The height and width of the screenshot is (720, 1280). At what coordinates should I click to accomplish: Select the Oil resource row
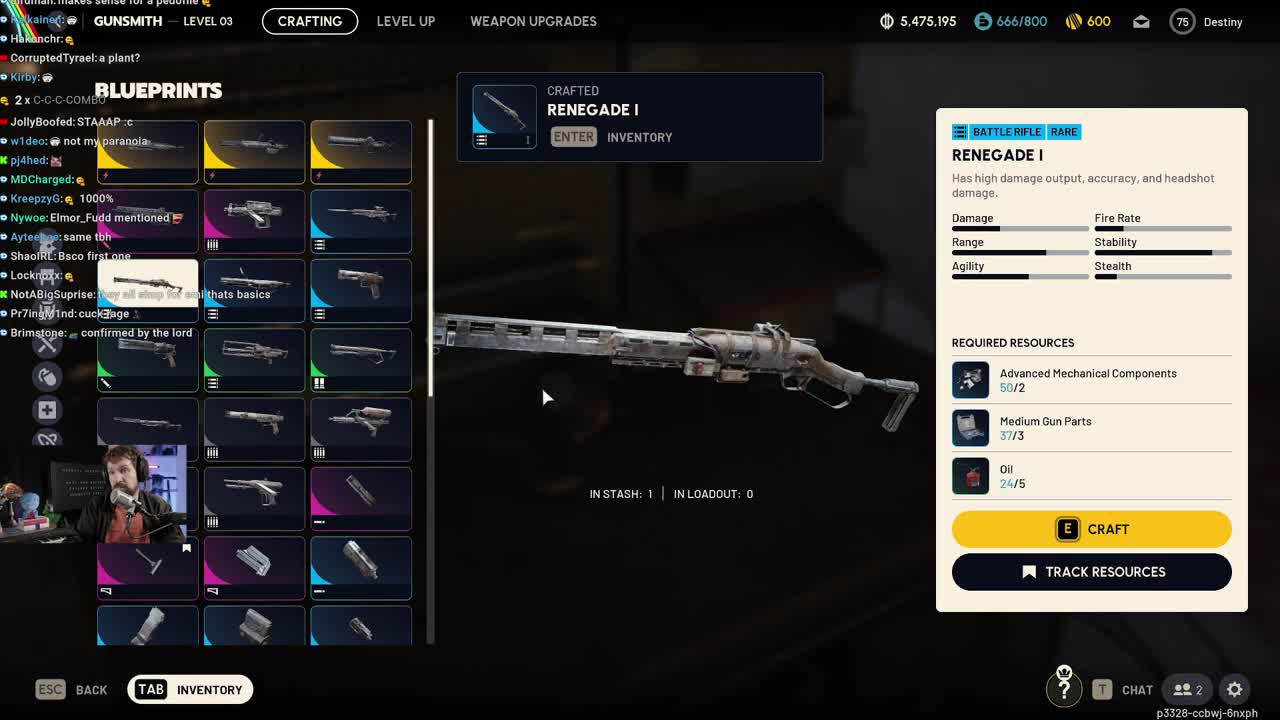[x=1090, y=476]
